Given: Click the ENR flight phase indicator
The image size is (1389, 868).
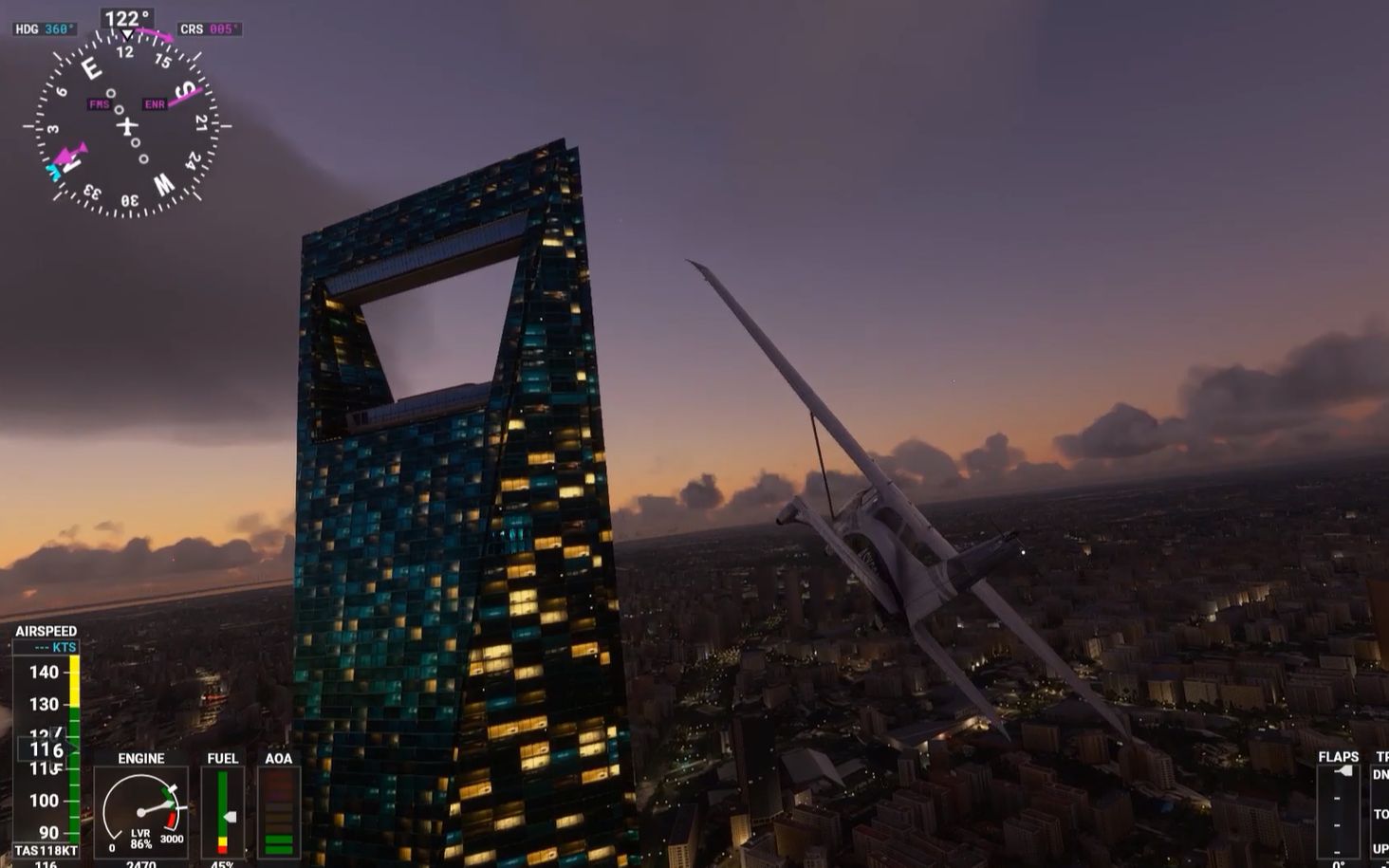Looking at the screenshot, I should 155,103.
